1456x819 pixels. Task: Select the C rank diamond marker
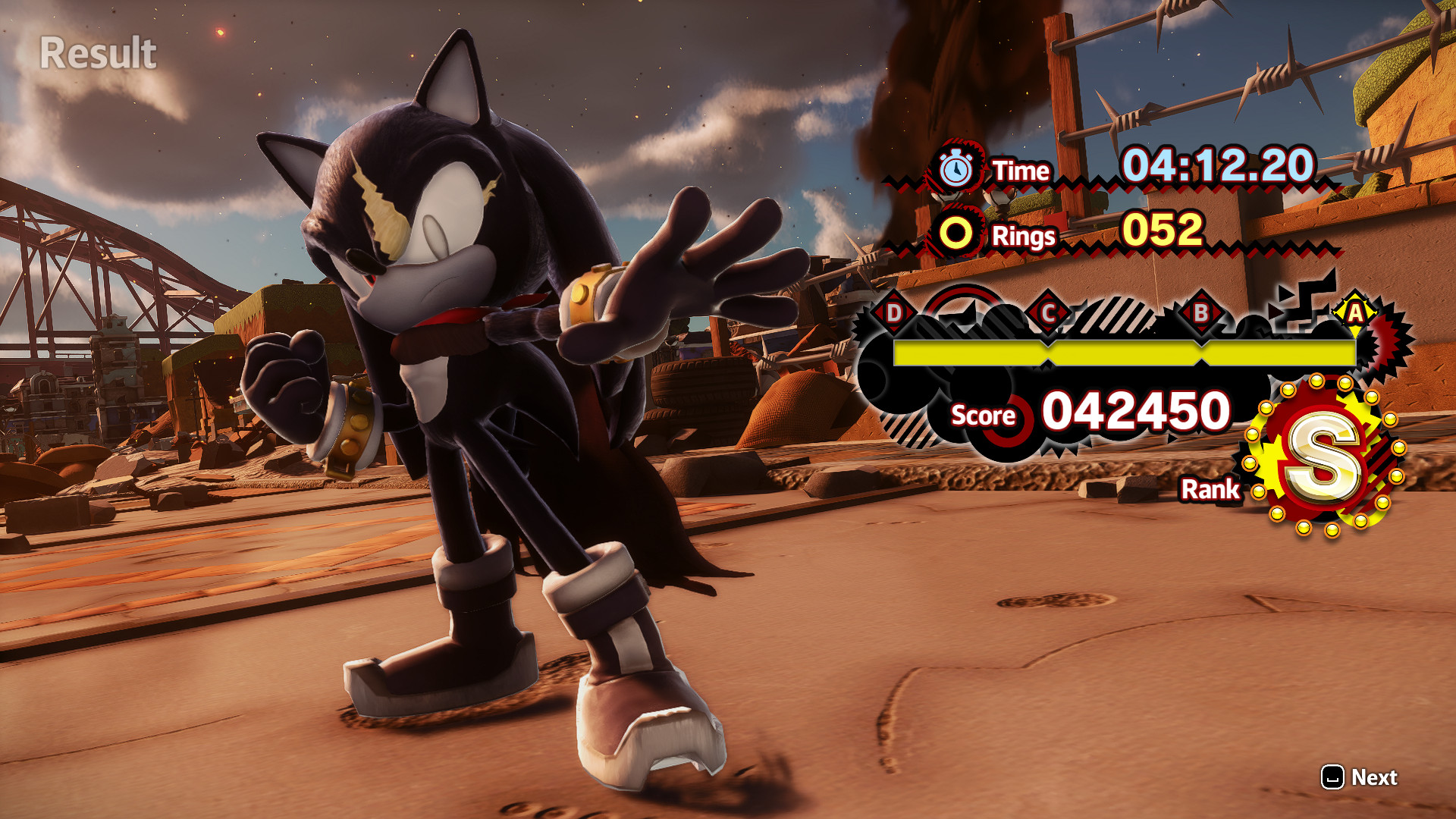click(1048, 311)
